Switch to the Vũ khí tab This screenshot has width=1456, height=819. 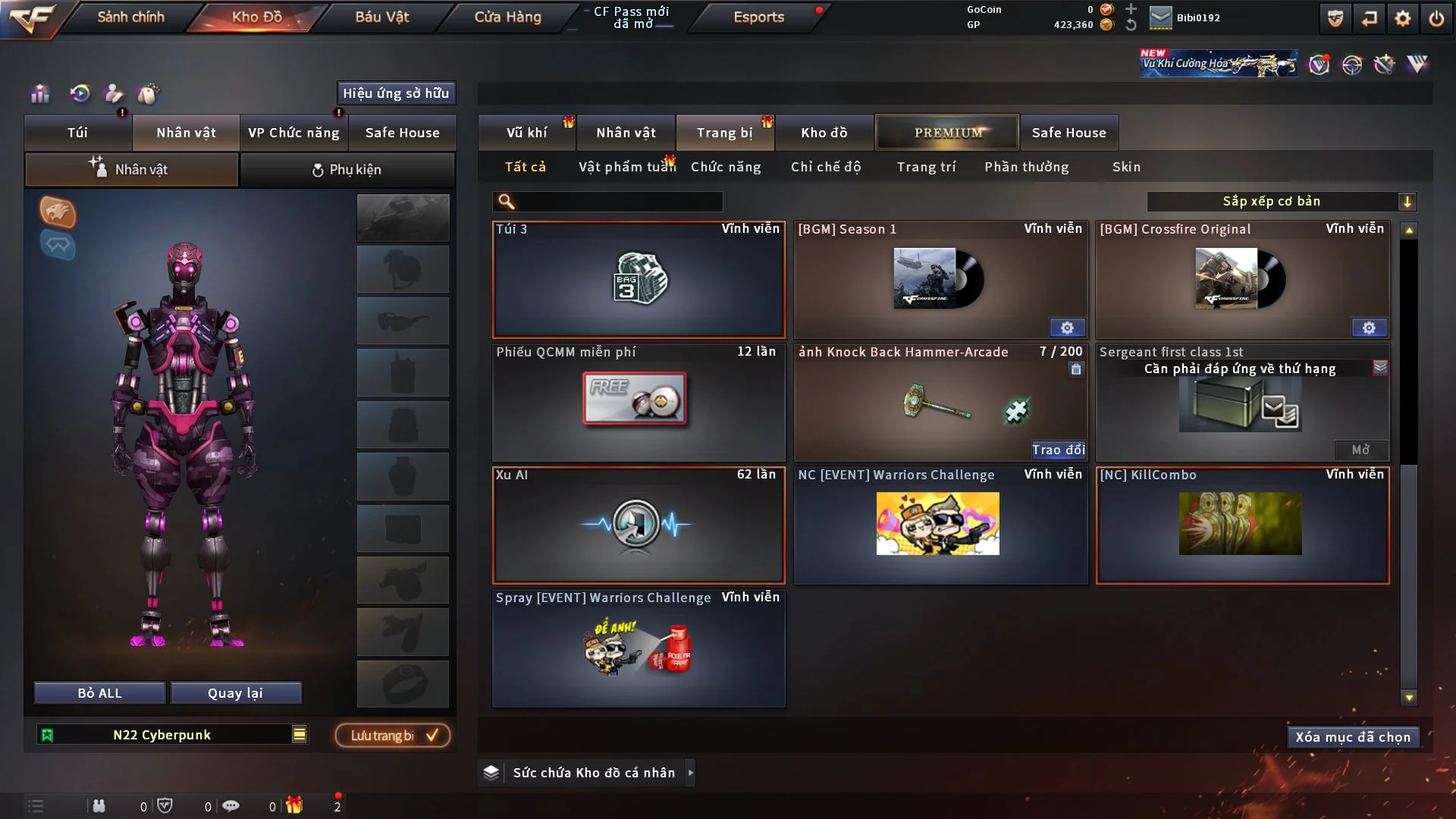point(526,133)
